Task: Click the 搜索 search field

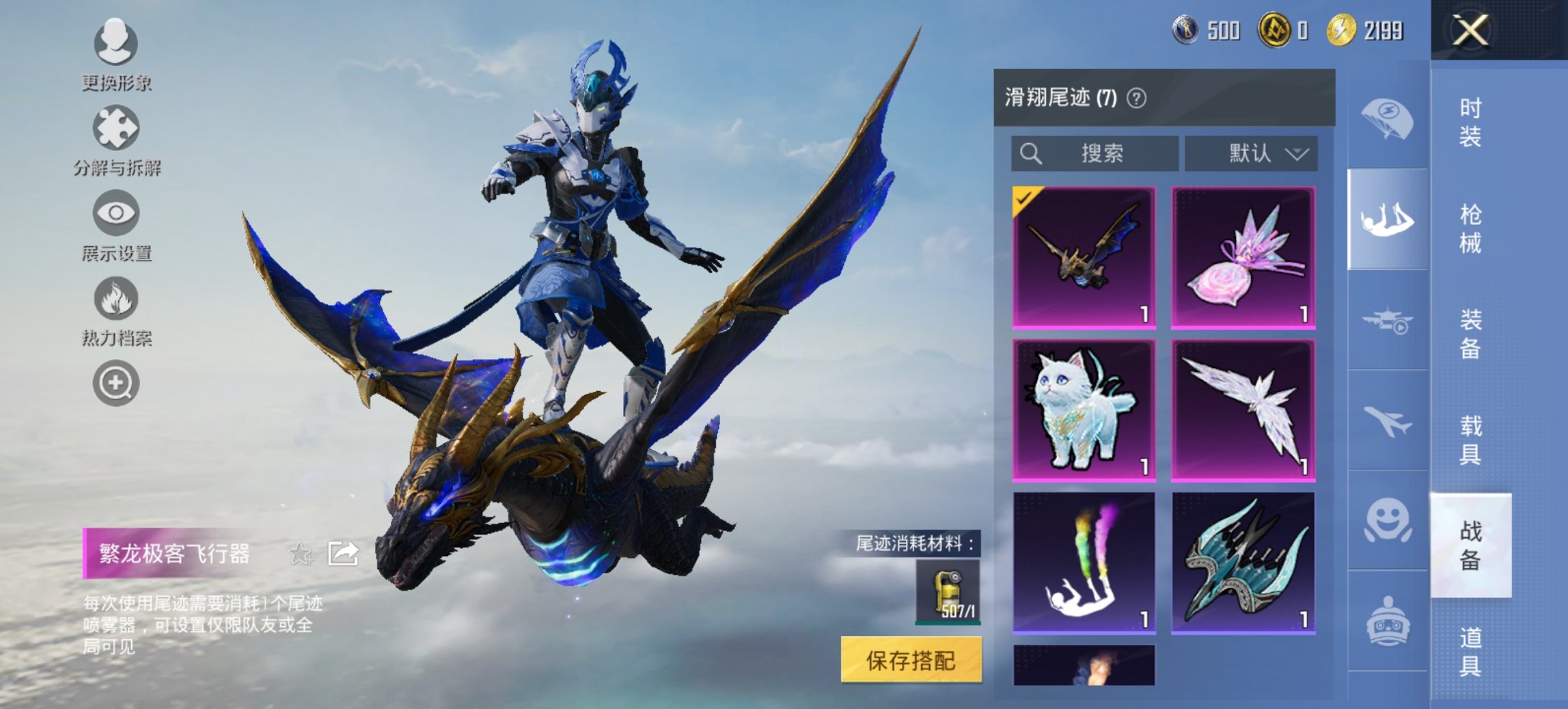Action: [1093, 154]
